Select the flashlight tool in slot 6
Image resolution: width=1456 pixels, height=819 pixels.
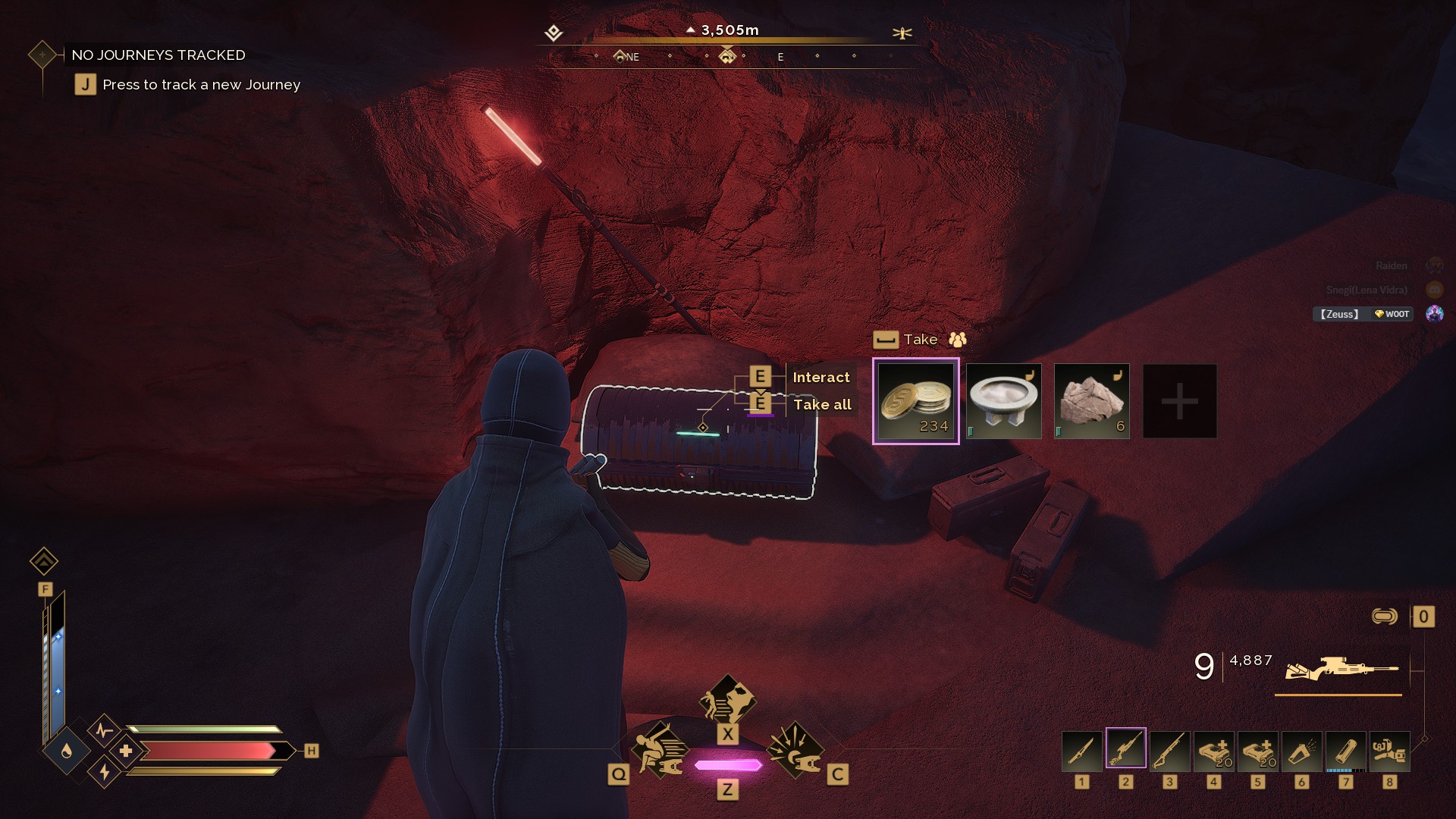pyautogui.click(x=1301, y=751)
